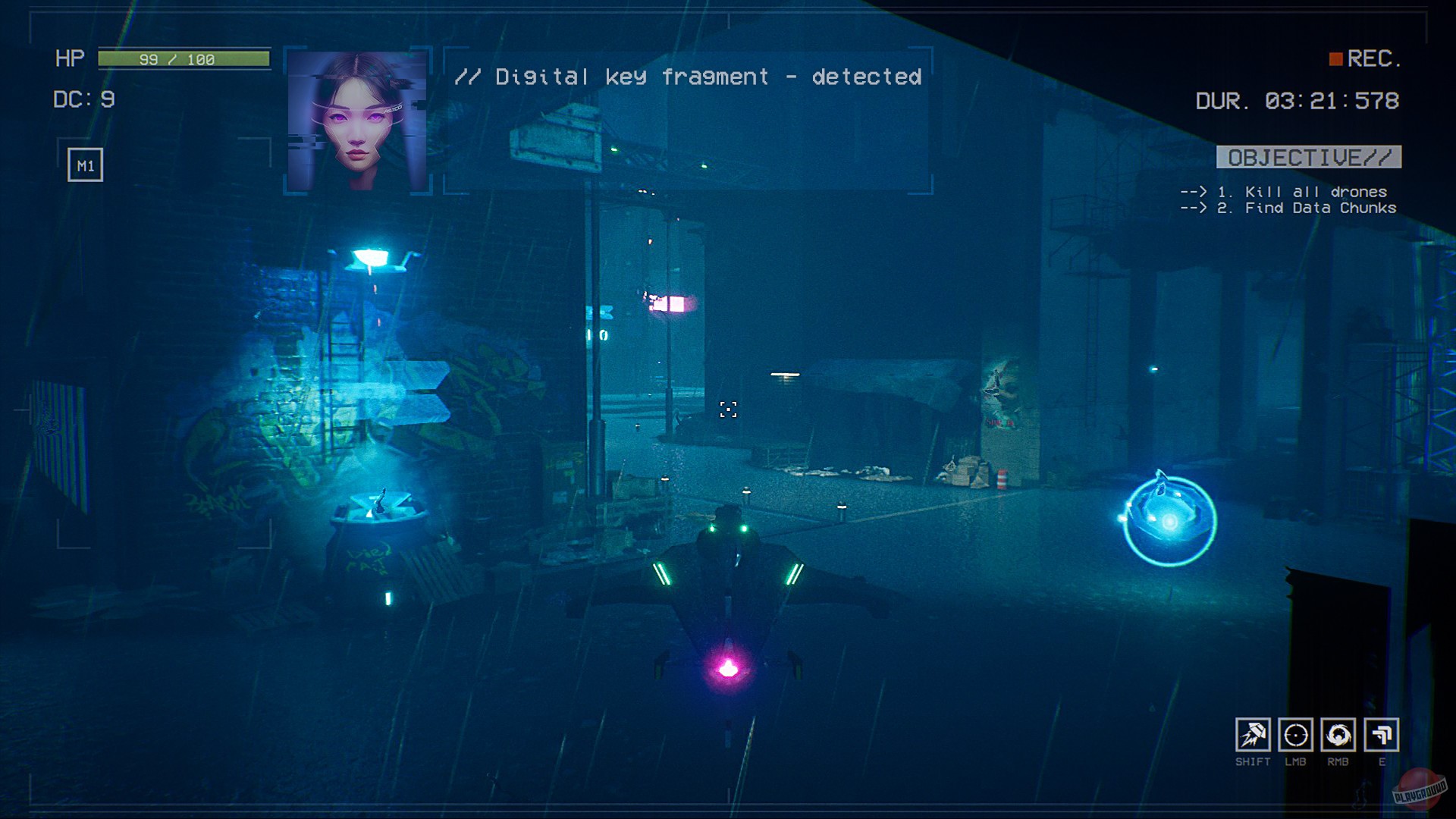The image size is (1456, 819).
Task: Select the LMB targeting reticle ability icon
Action: click(1297, 736)
